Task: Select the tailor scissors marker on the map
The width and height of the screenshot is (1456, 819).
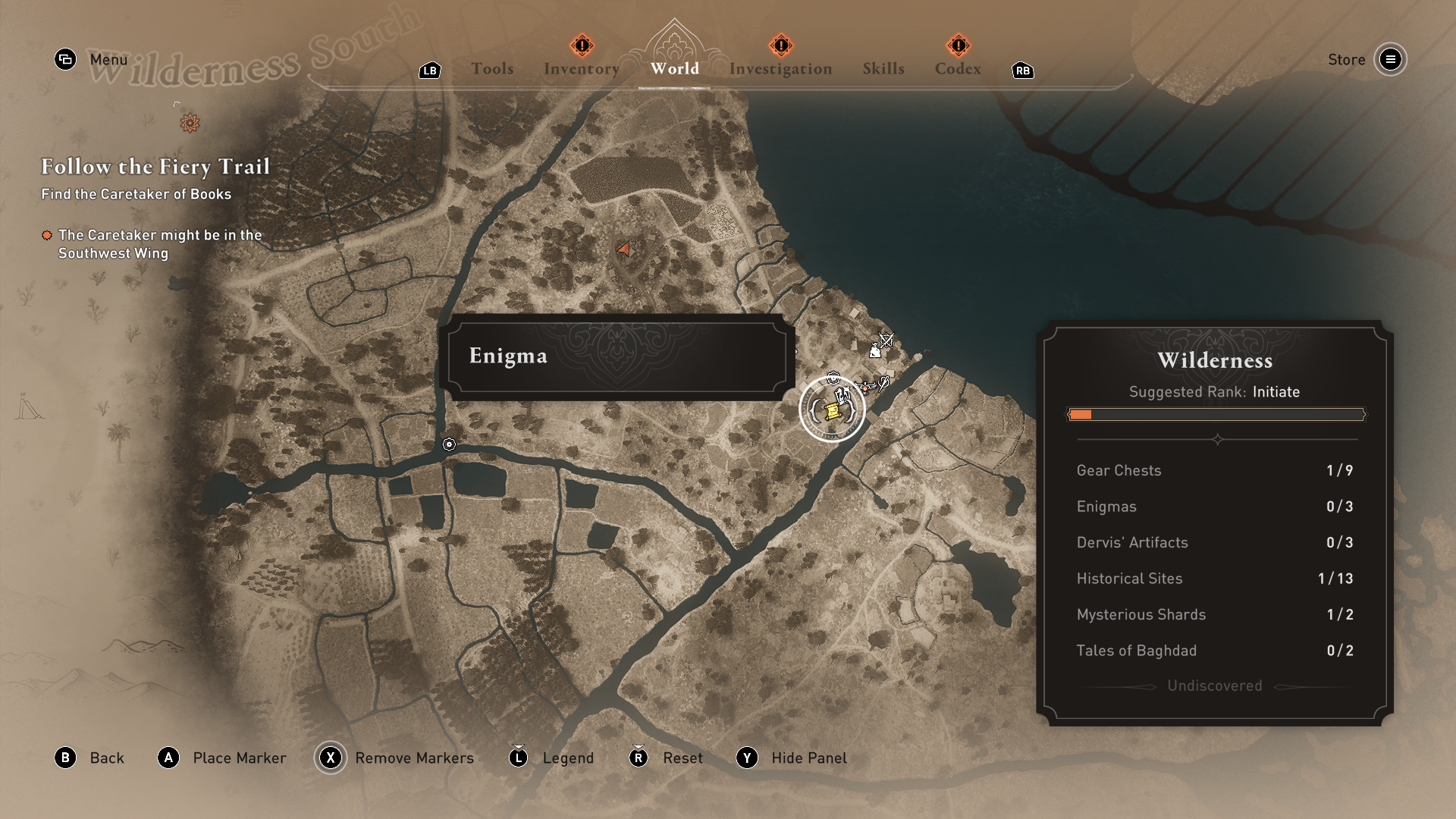Action: [x=883, y=383]
